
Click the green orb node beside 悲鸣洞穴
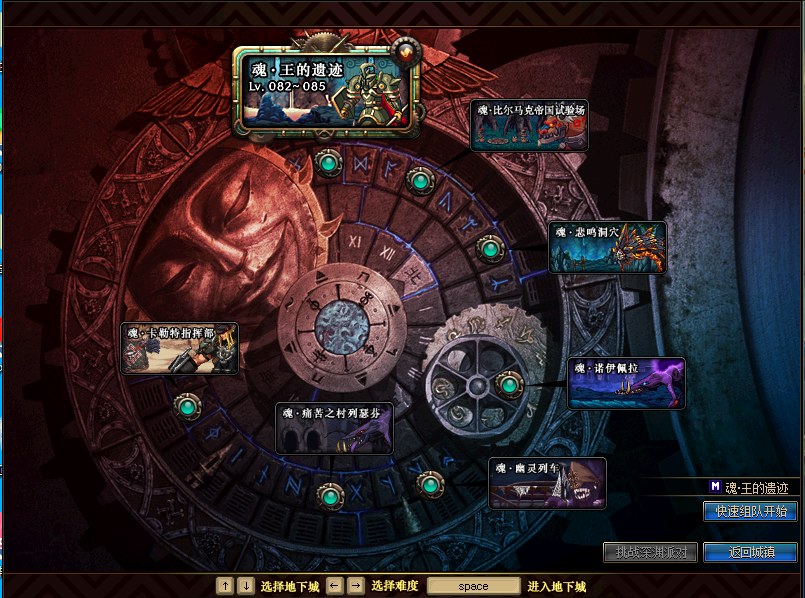pos(489,248)
